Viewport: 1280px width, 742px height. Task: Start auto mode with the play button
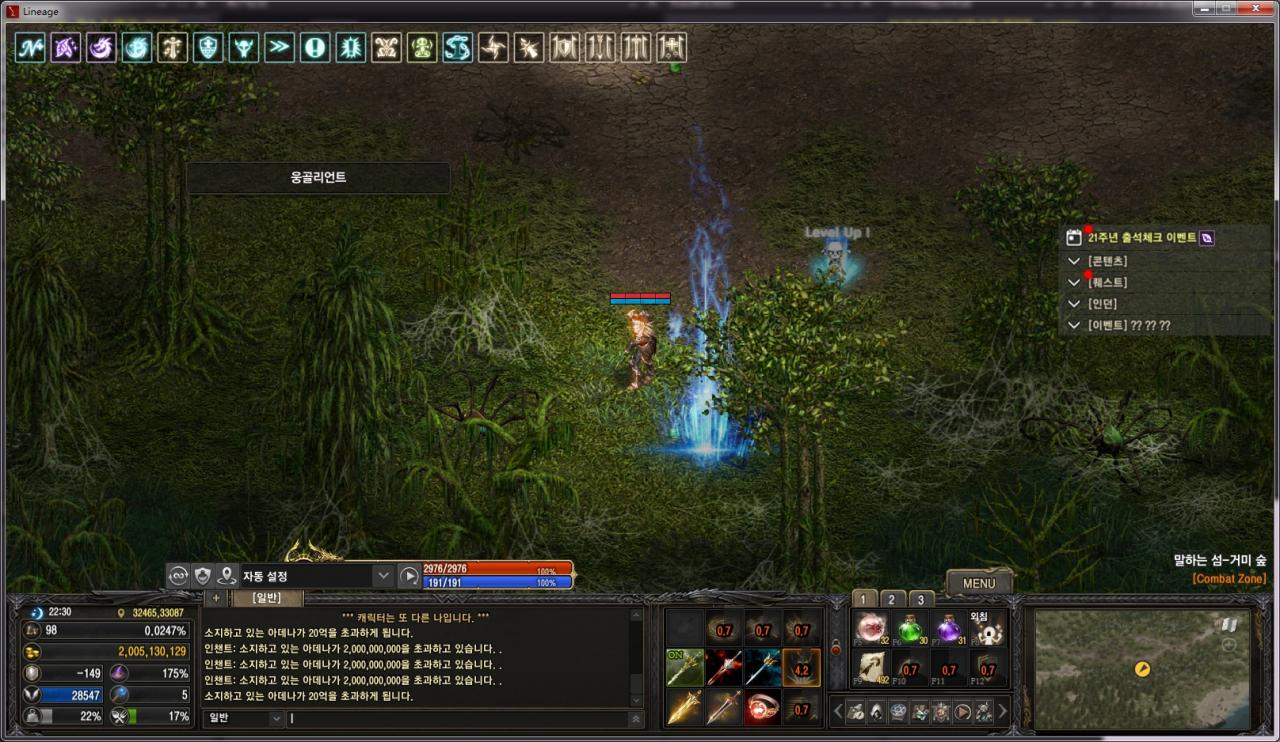(409, 576)
